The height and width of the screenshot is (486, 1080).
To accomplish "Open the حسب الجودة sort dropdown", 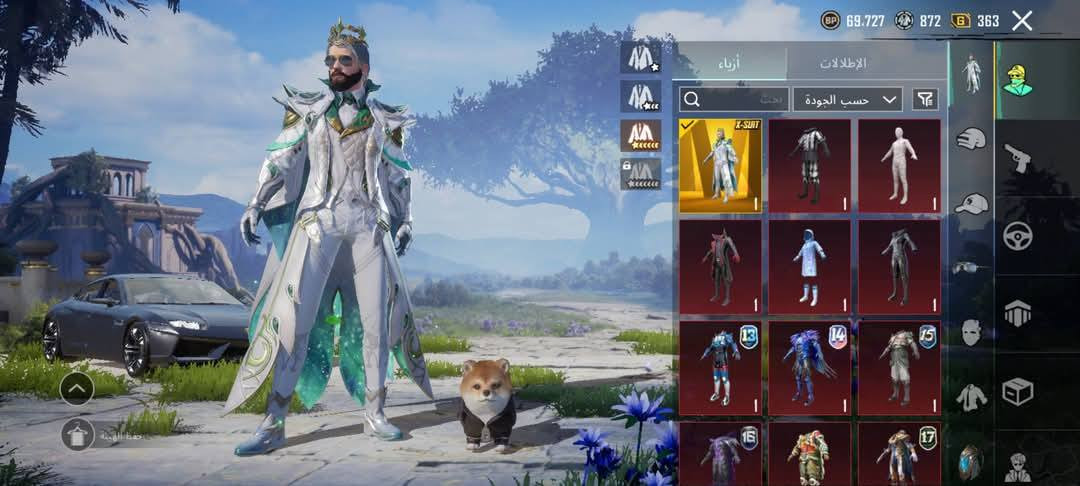I will point(848,99).
